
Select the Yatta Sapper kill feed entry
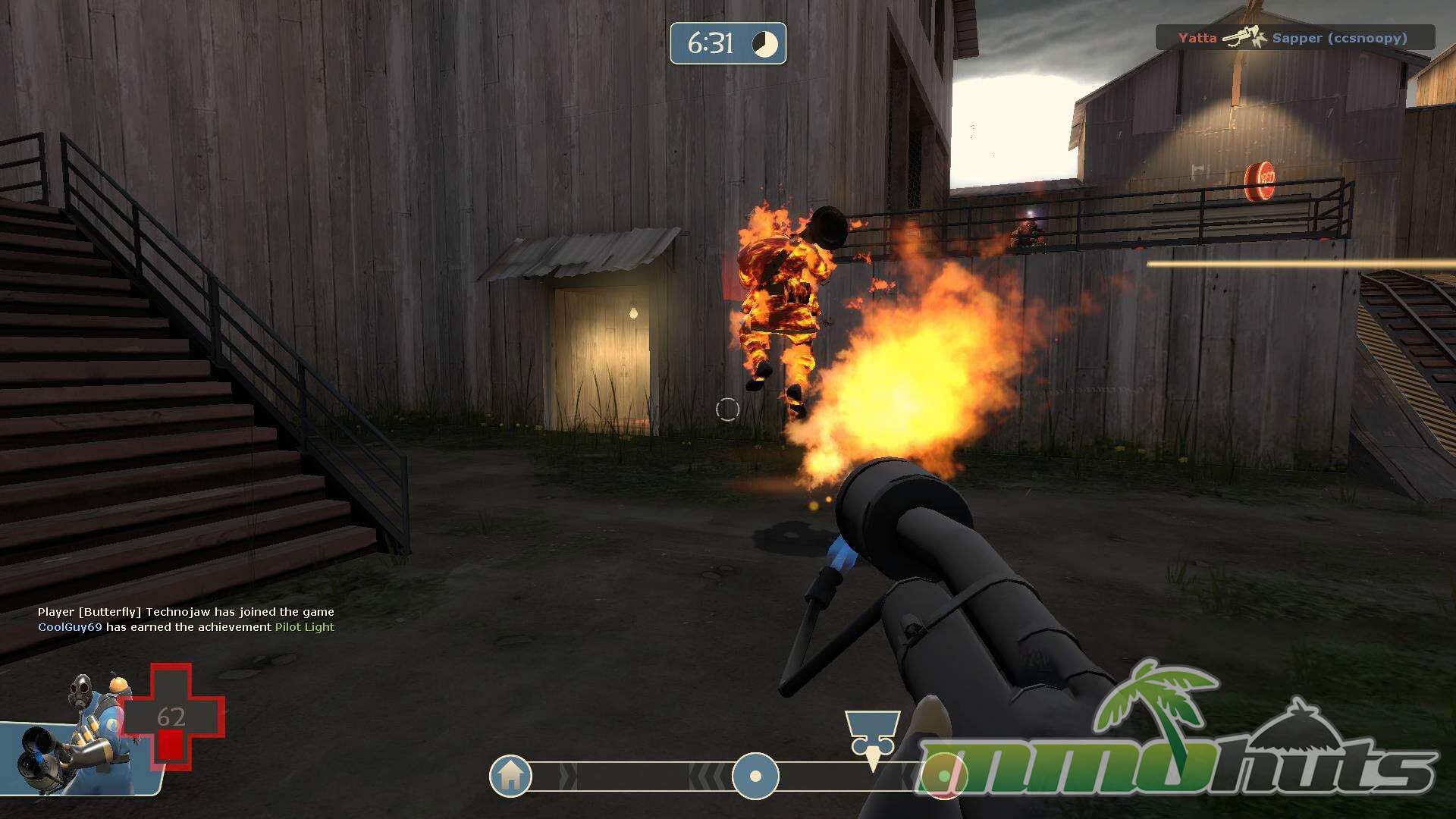coord(1294,37)
